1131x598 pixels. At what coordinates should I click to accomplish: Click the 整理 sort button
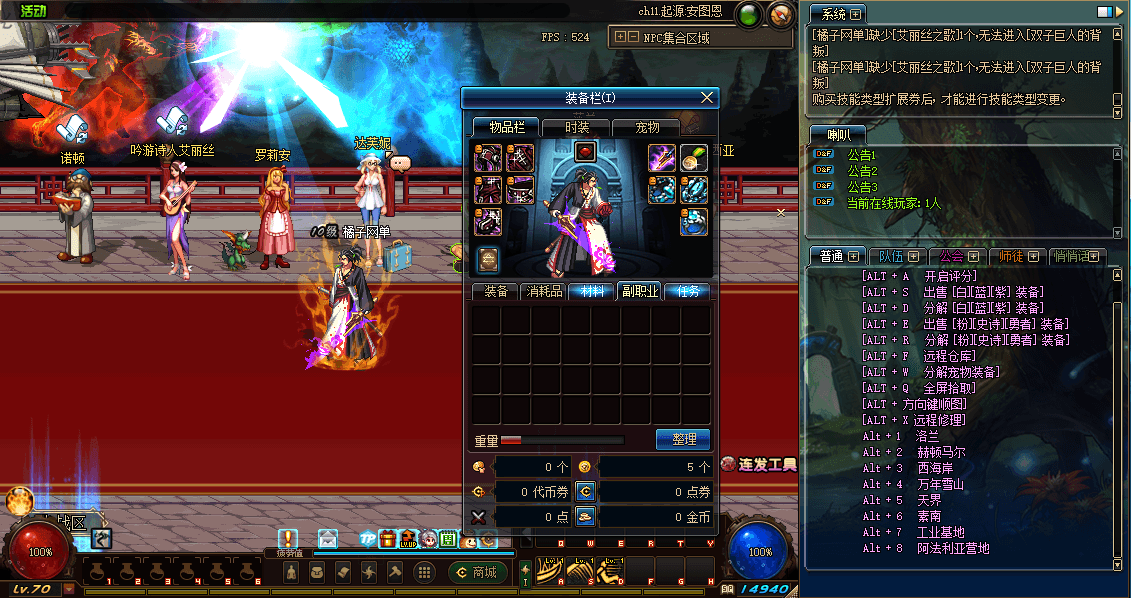683,439
